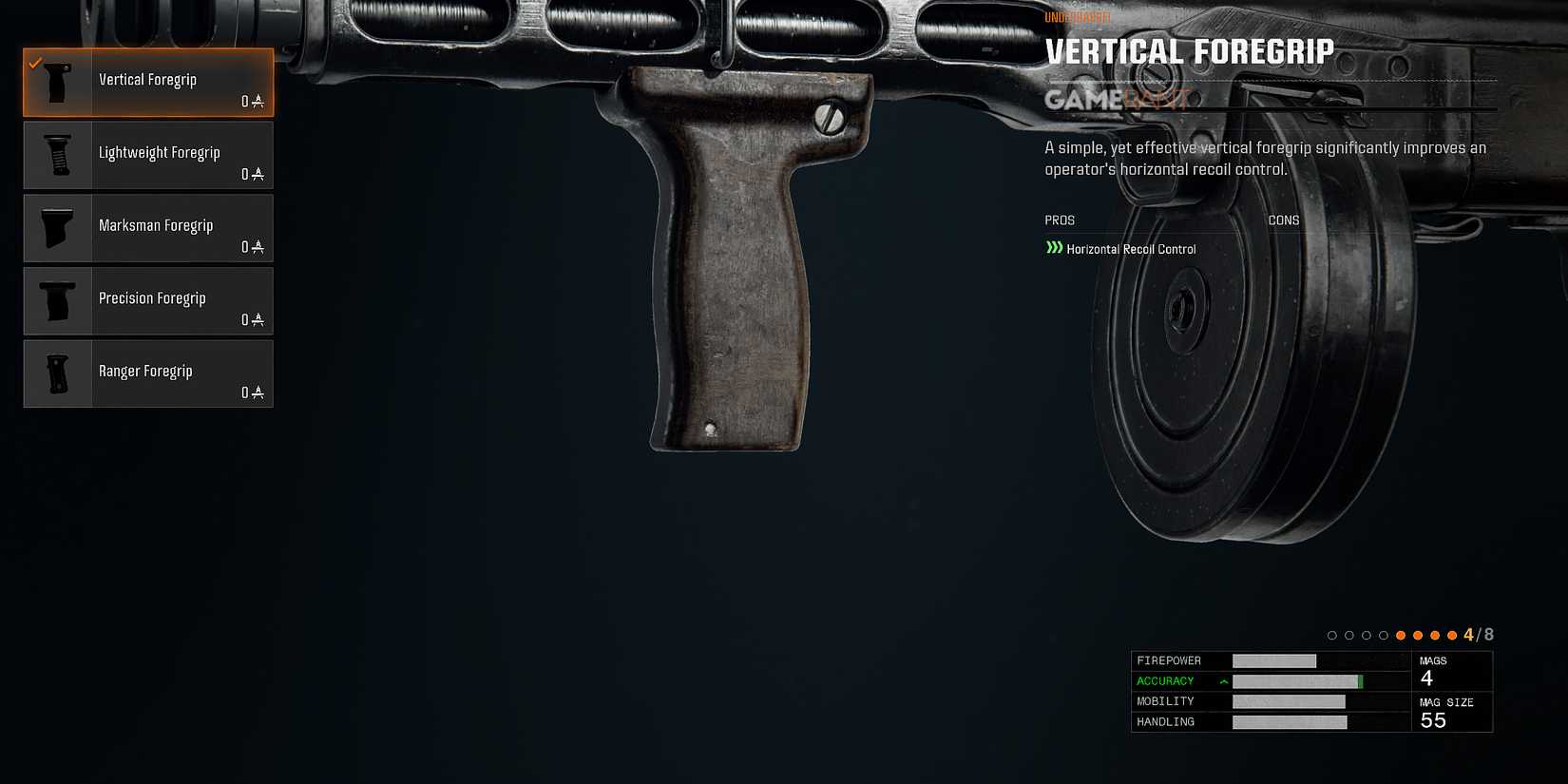Click the Lightweight Foregrip thumbnail icon

click(x=57, y=155)
